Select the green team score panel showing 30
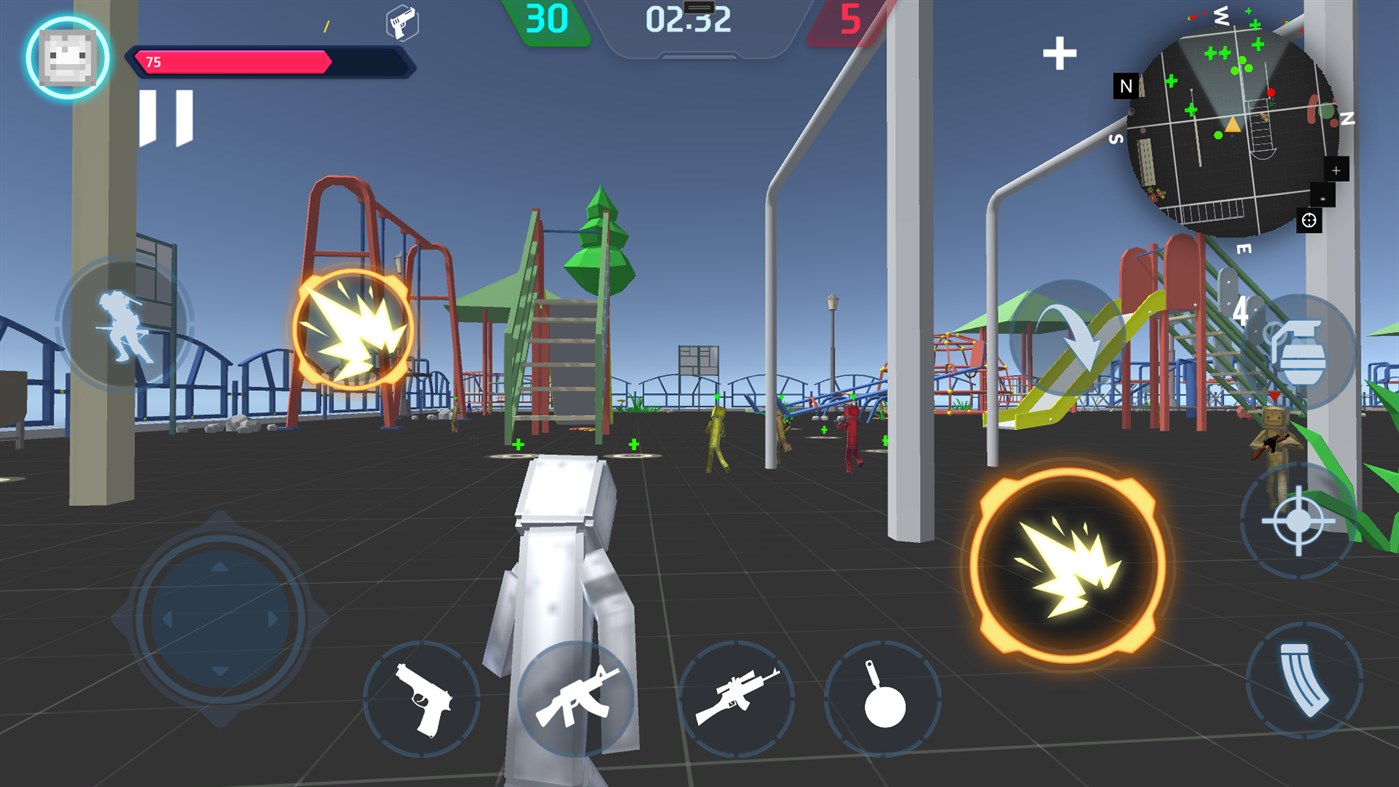 coord(549,19)
